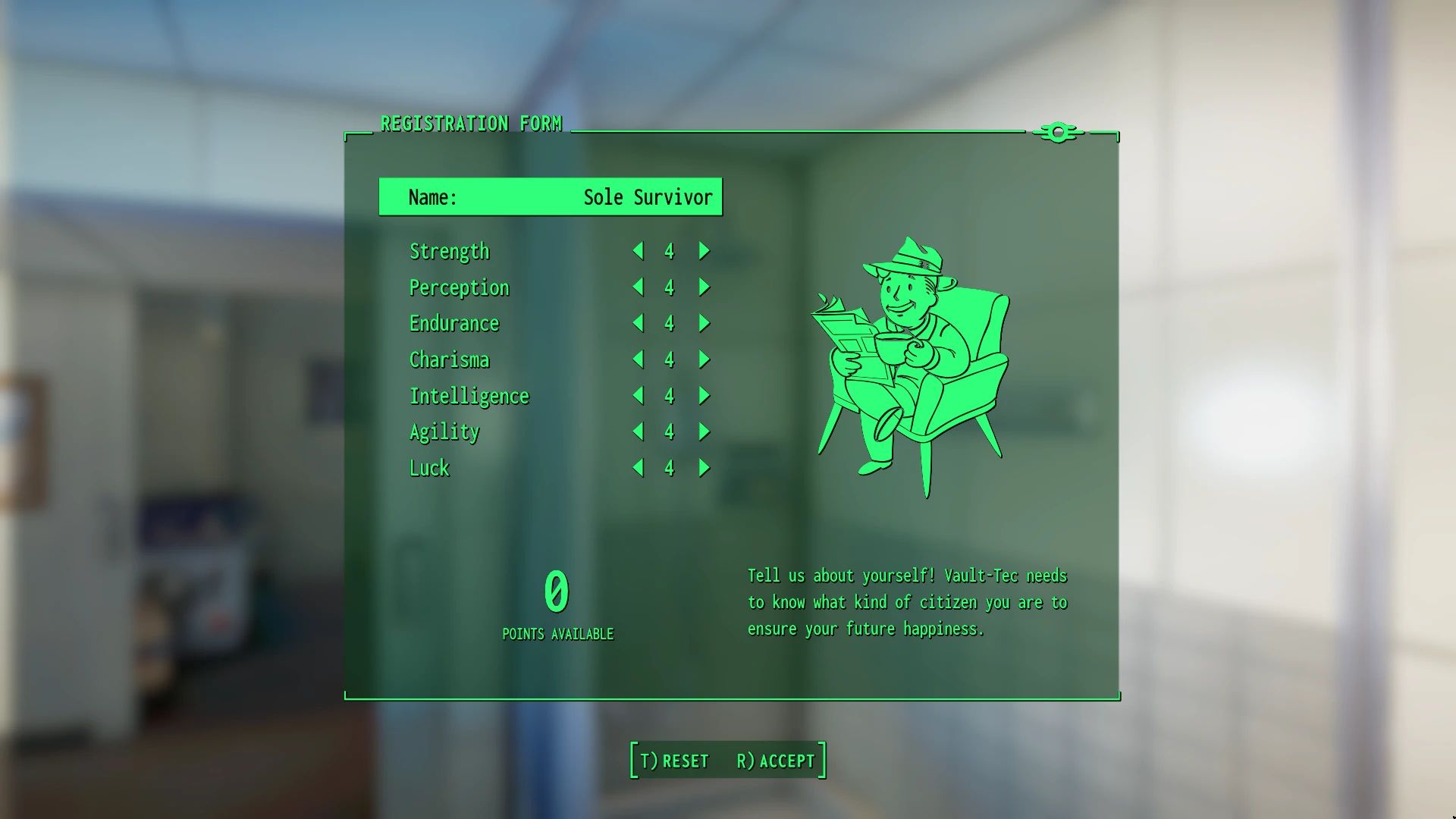1456x819 pixels.
Task: Decrease Luck stat
Action: (x=638, y=468)
